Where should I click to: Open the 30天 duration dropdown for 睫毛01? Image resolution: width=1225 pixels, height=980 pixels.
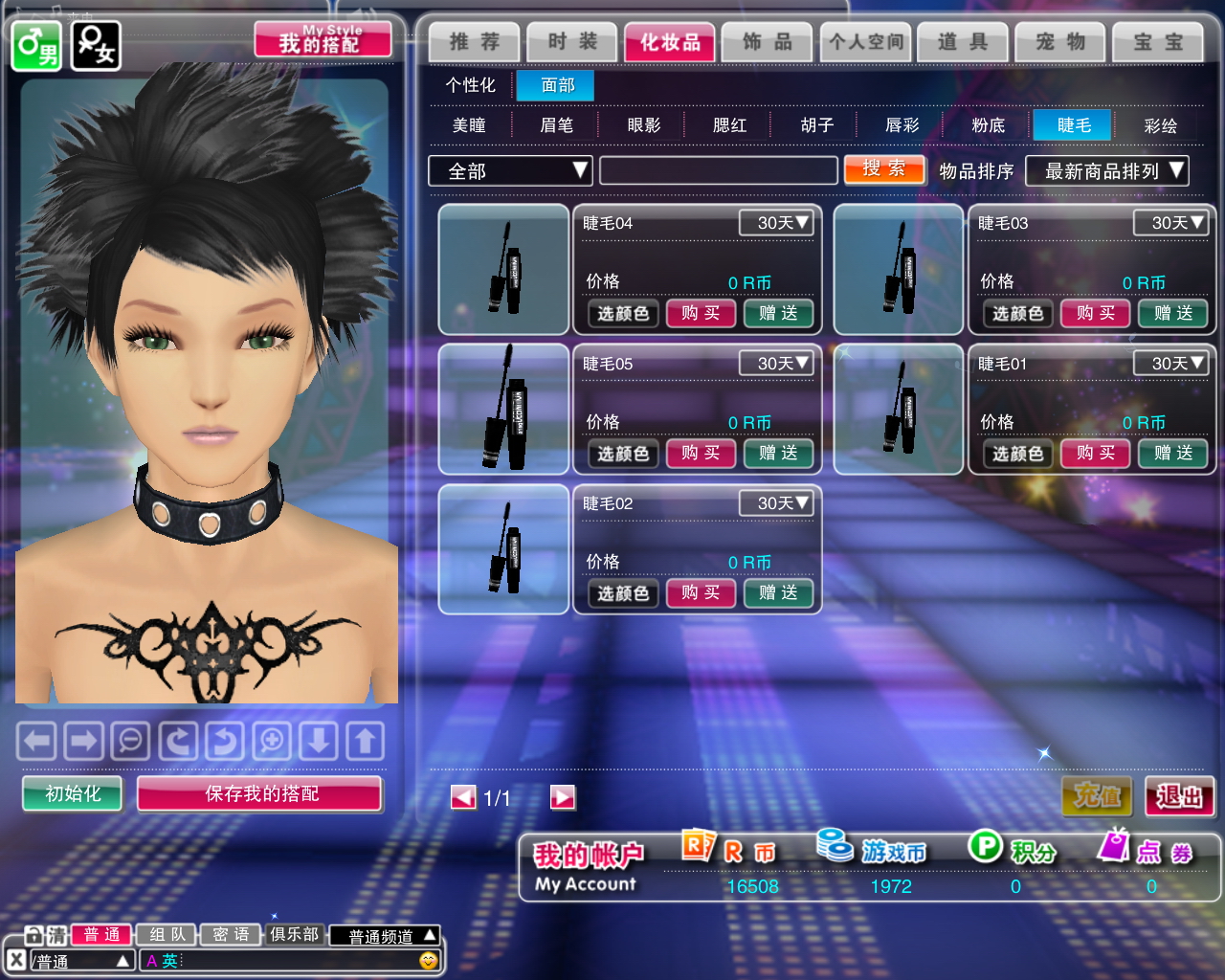tap(1170, 364)
